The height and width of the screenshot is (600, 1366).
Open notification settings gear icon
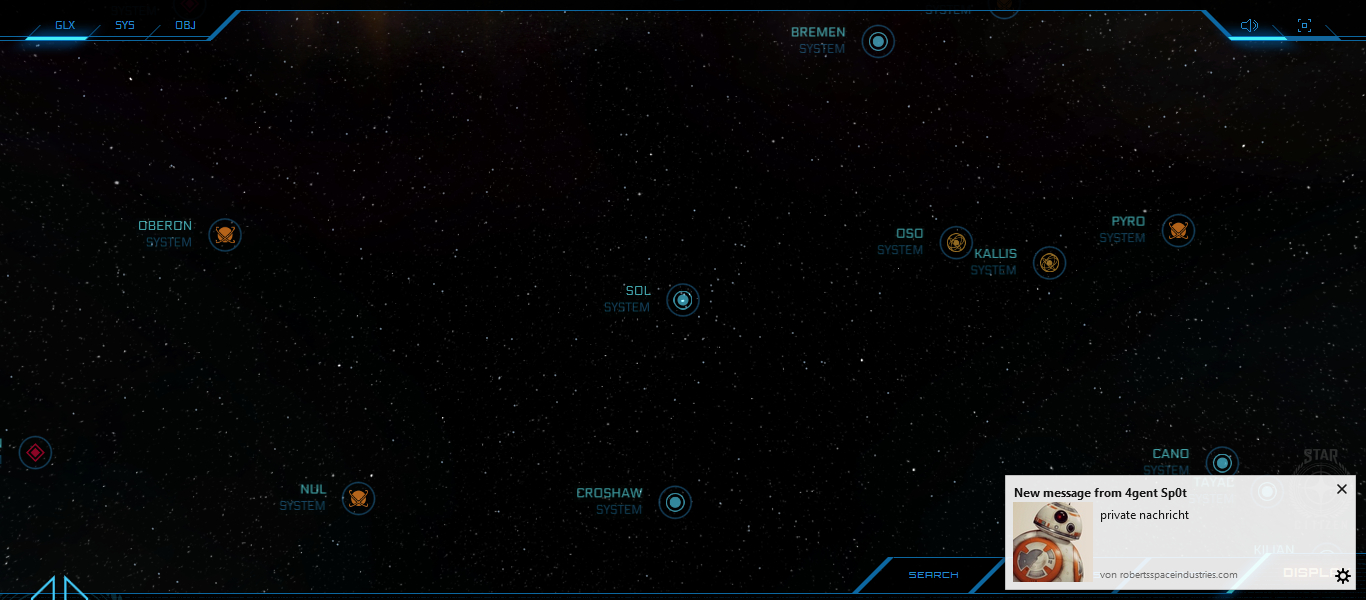(1343, 576)
